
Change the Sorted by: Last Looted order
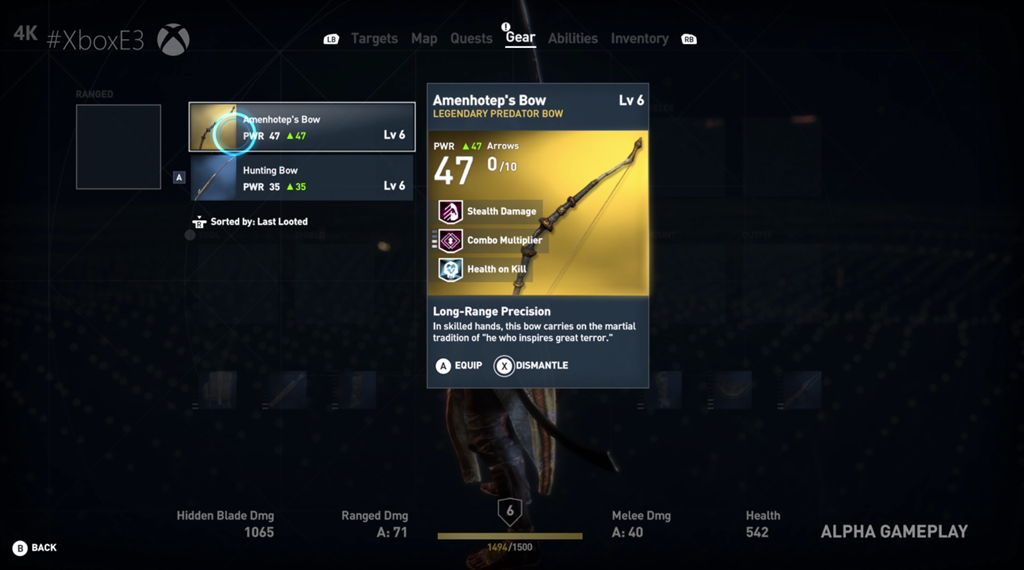point(250,222)
